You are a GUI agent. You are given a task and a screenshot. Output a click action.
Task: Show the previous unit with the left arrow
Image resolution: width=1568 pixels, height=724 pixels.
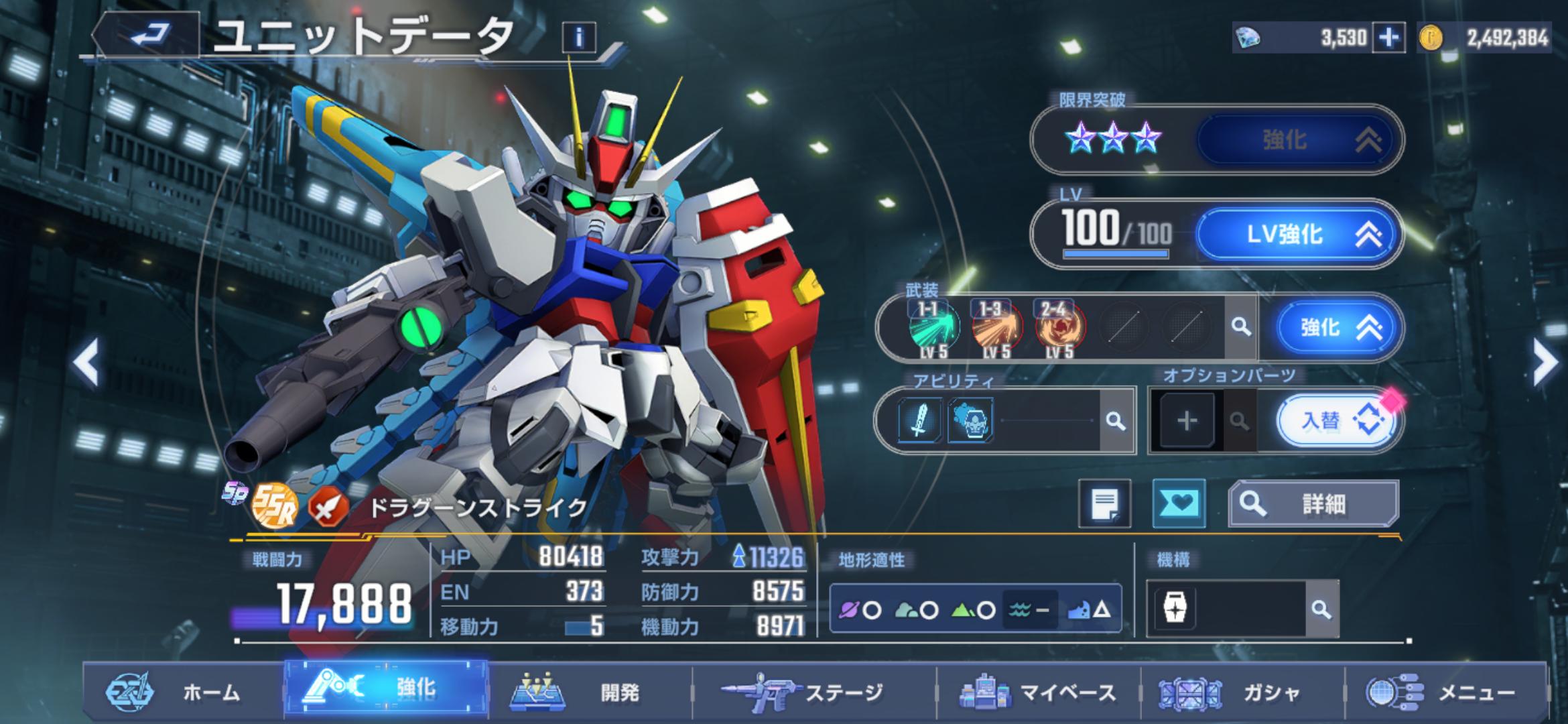click(x=86, y=363)
